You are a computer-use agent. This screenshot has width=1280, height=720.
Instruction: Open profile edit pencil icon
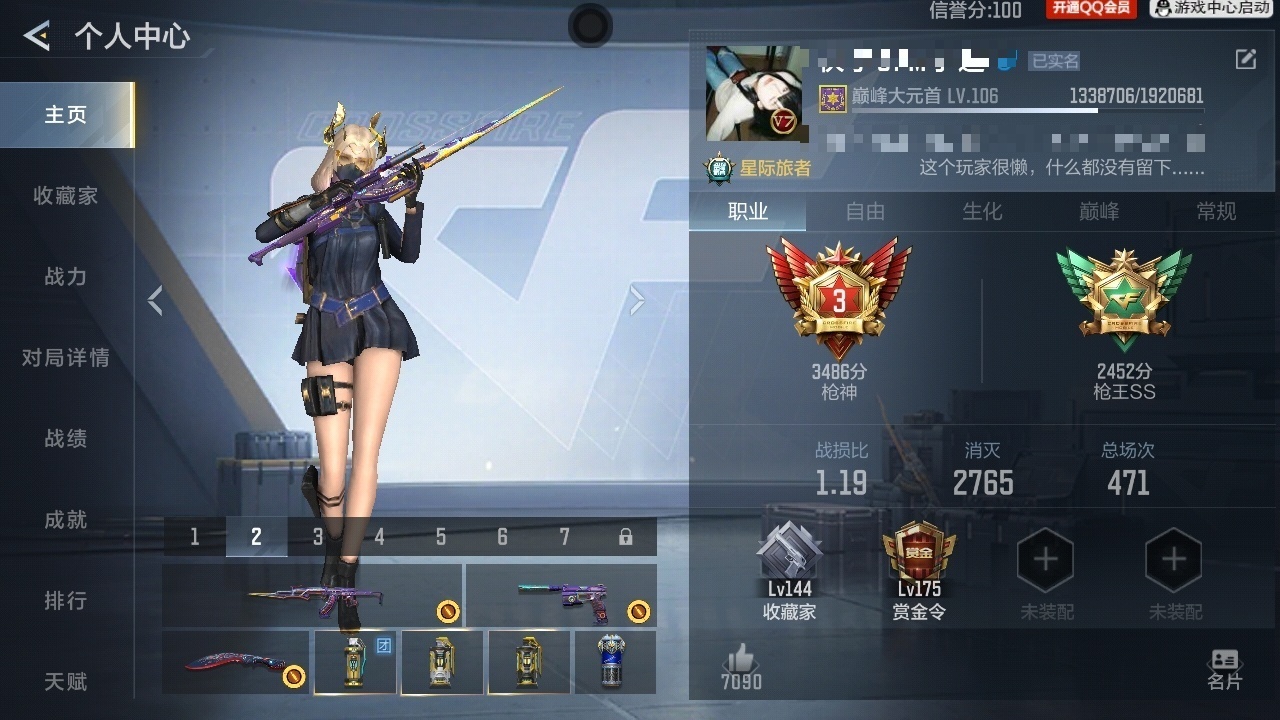[x=1246, y=60]
